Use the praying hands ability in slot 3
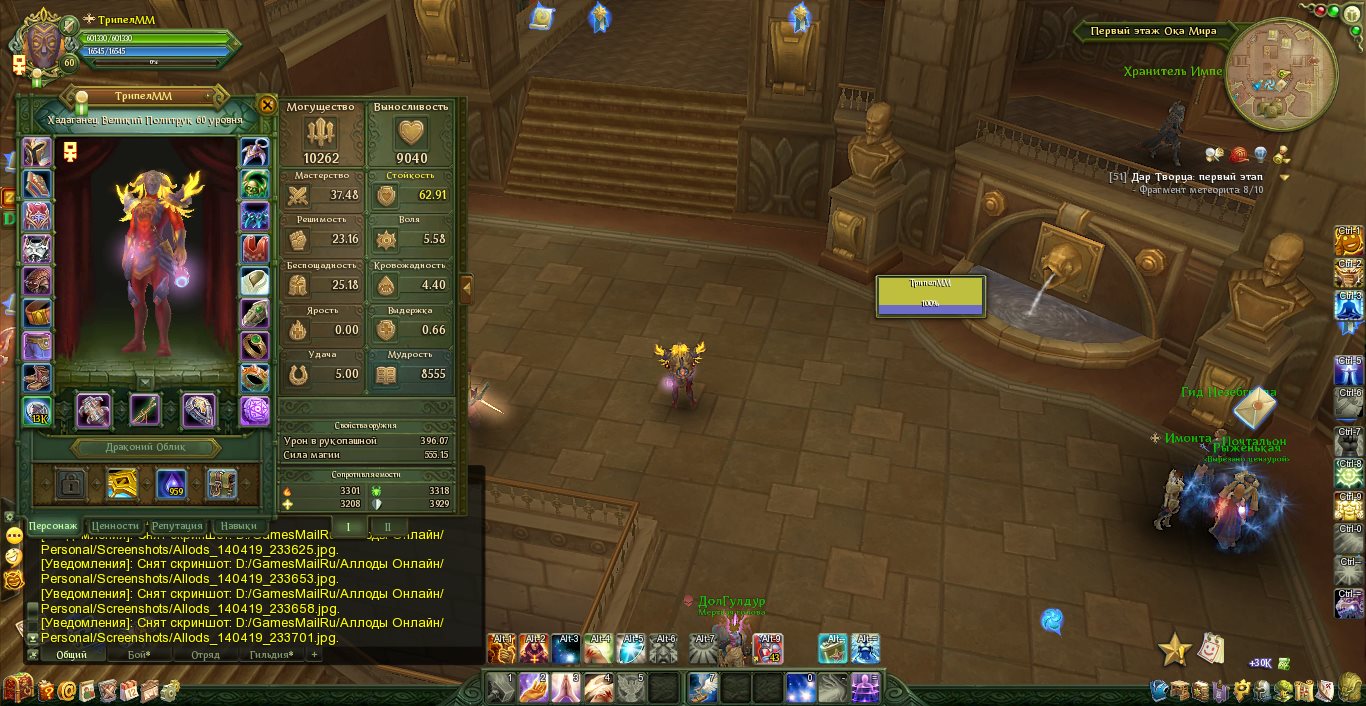The width and height of the screenshot is (1366, 706). pyautogui.click(x=565, y=687)
